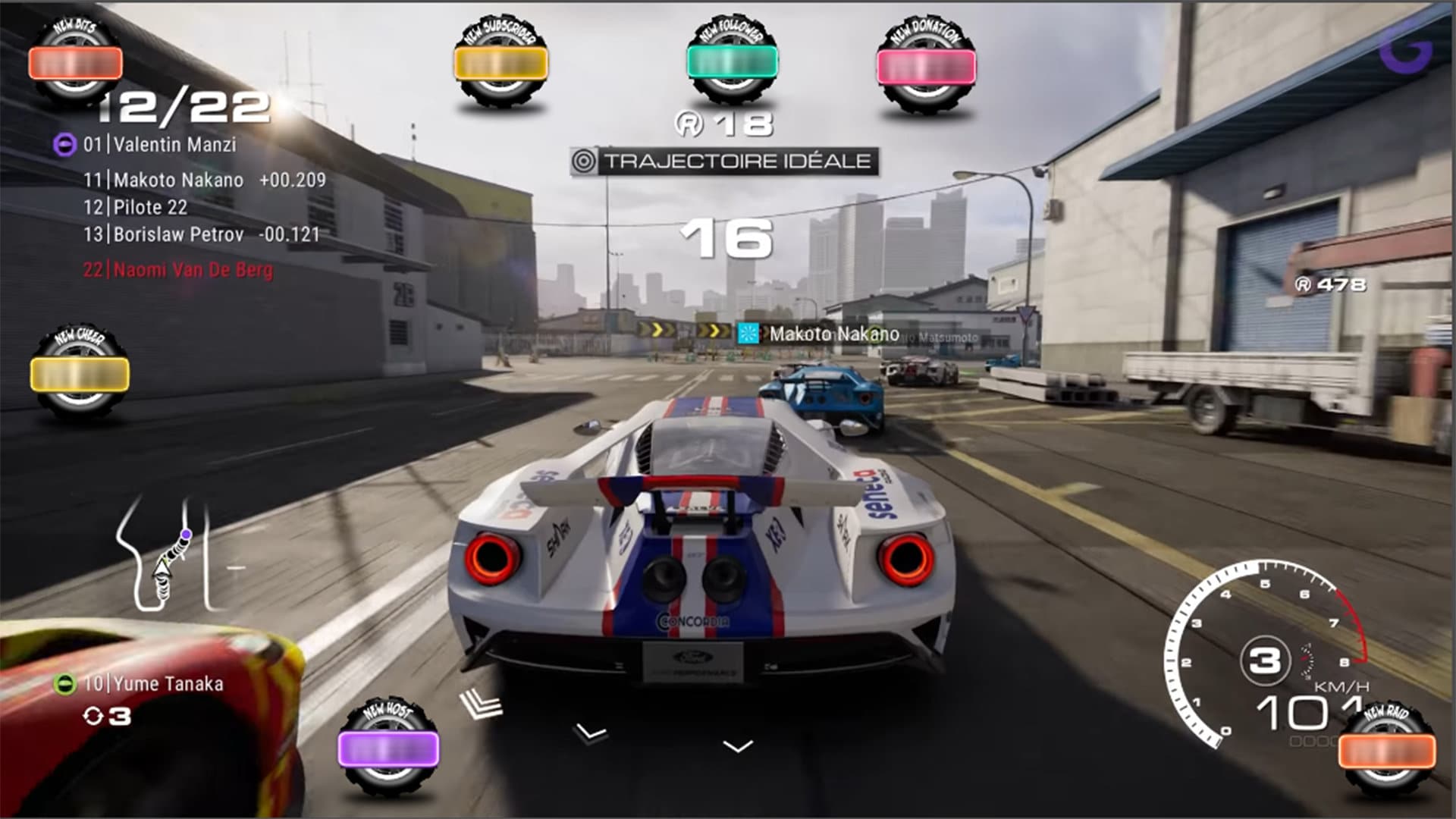Image resolution: width=1456 pixels, height=819 pixels.
Task: Click the New Cheer badge
Action: (x=80, y=368)
